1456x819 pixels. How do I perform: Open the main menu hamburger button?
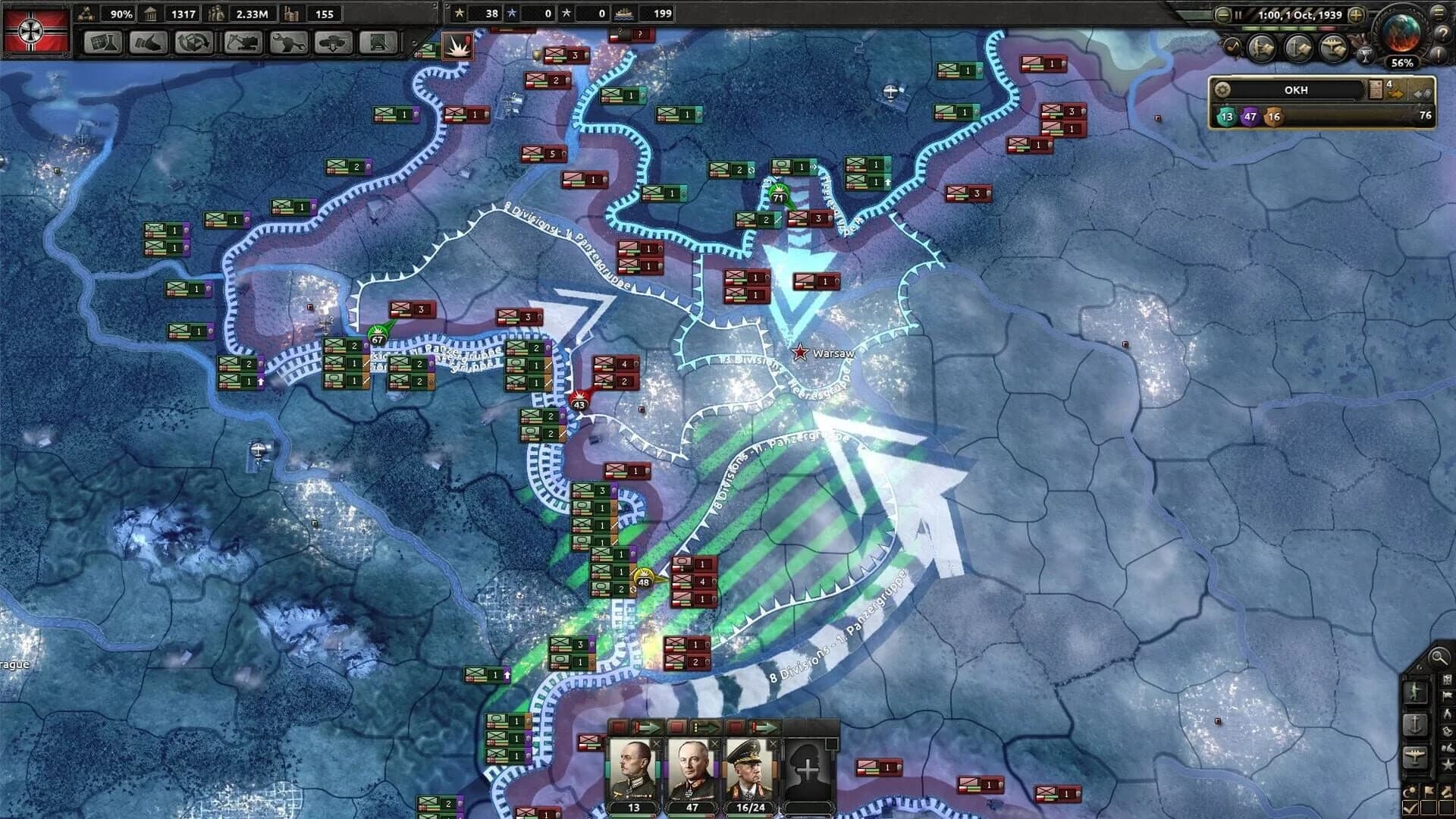pos(1439,12)
